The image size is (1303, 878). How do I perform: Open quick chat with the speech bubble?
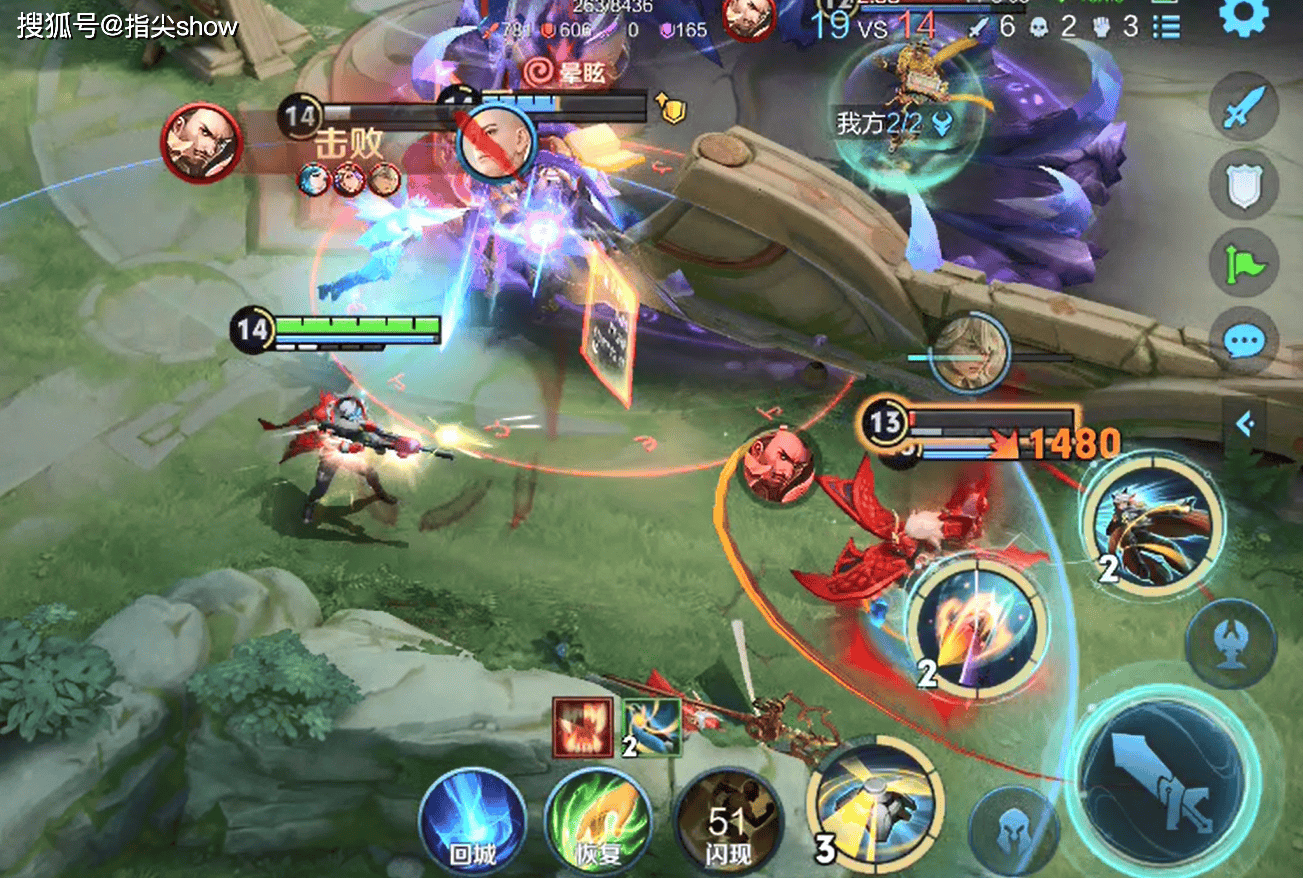(x=1244, y=341)
